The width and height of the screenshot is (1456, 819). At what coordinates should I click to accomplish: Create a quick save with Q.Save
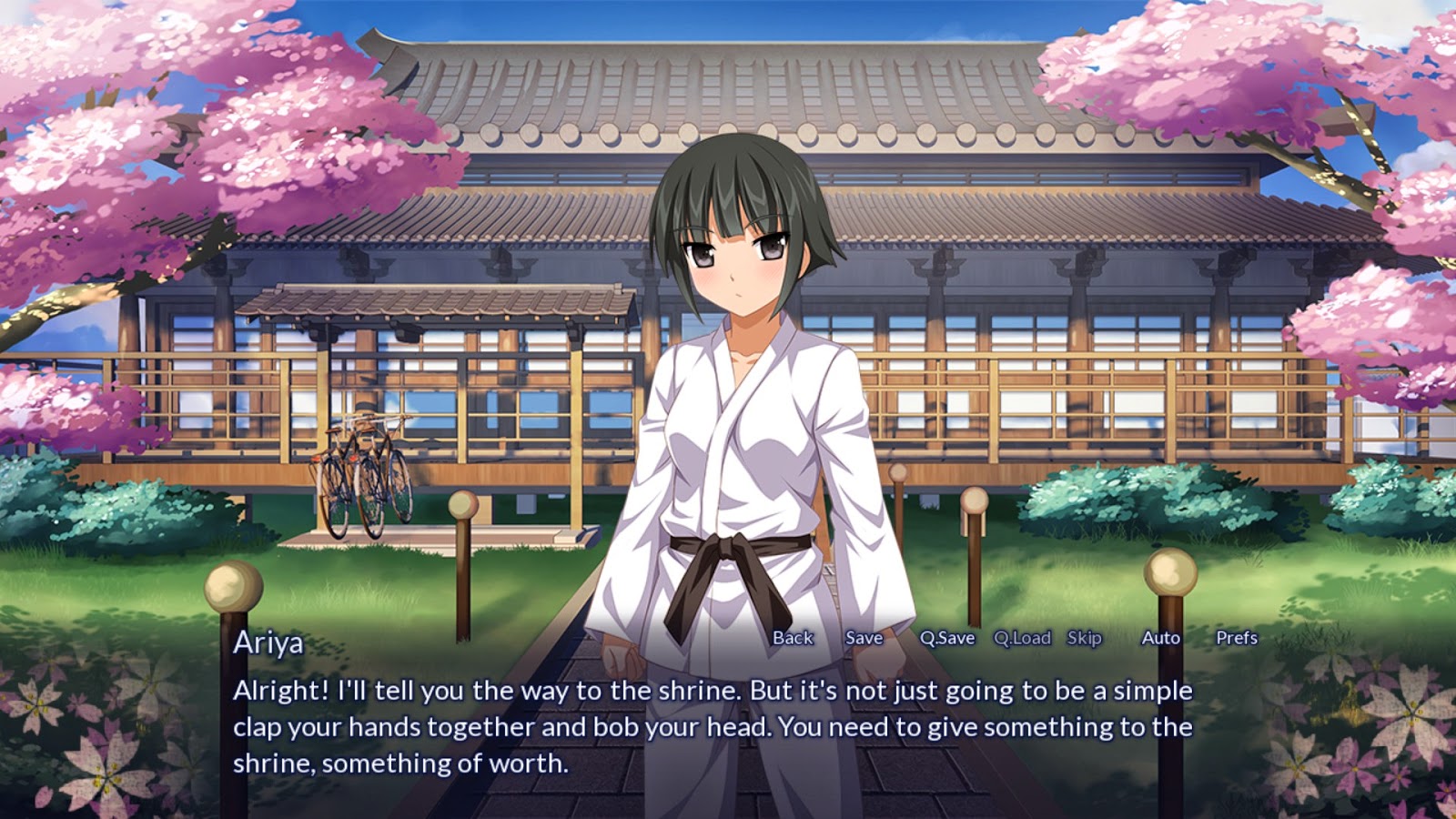pyautogui.click(x=946, y=639)
